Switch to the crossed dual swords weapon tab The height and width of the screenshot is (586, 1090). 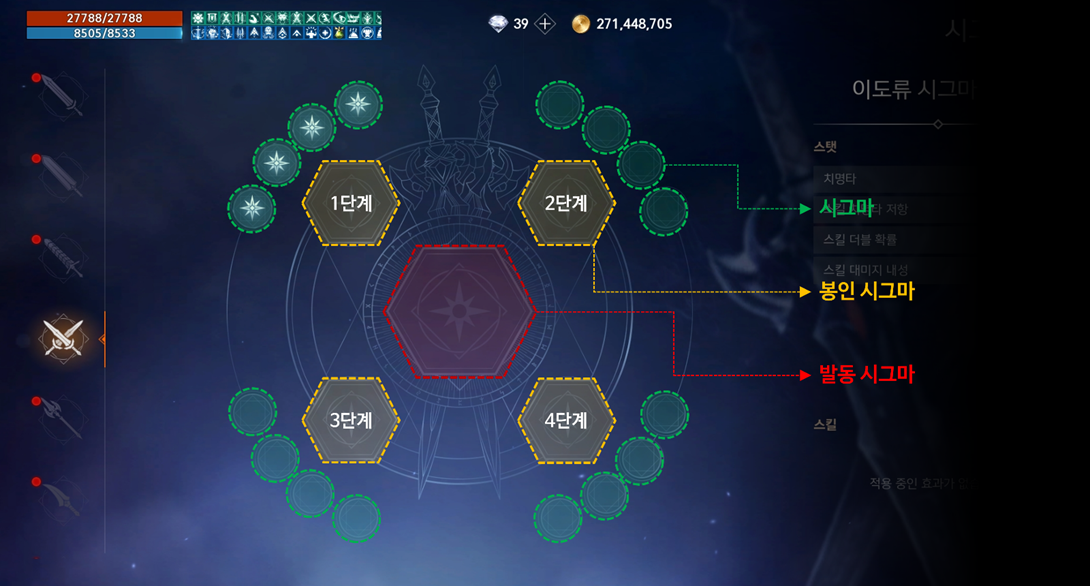[x=63, y=338]
